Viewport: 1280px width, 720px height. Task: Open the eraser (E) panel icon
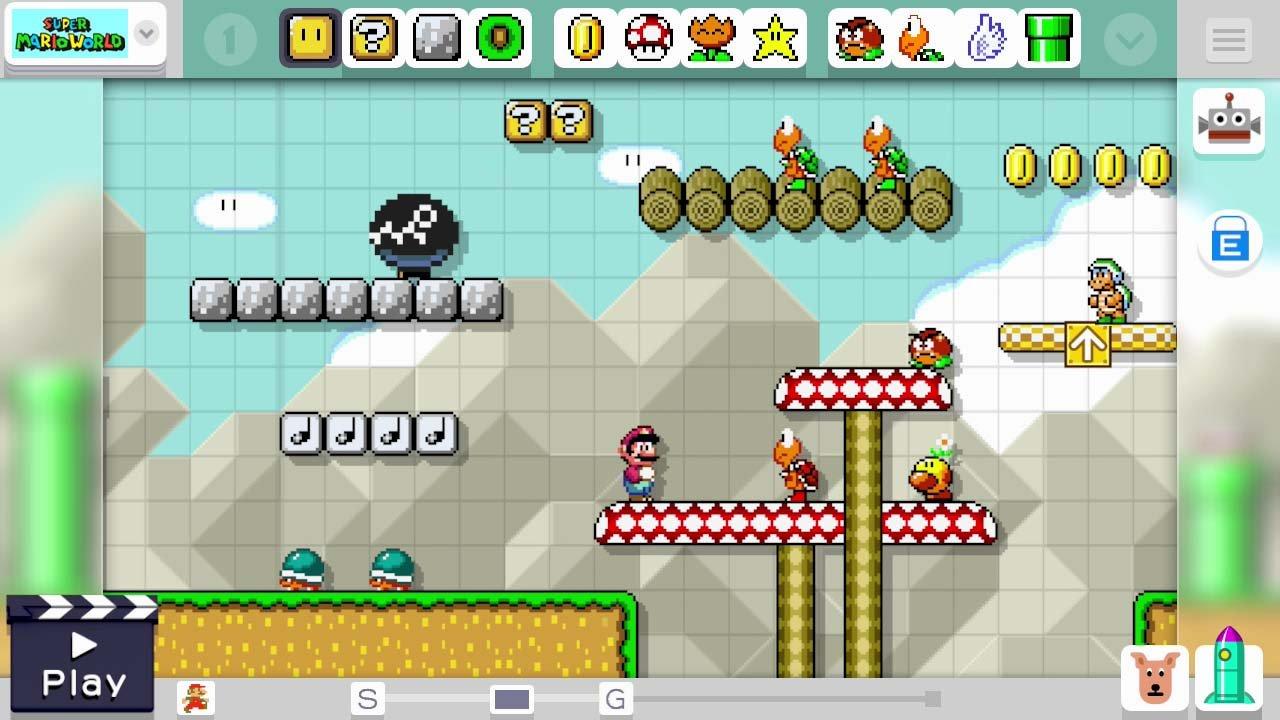click(x=1229, y=242)
